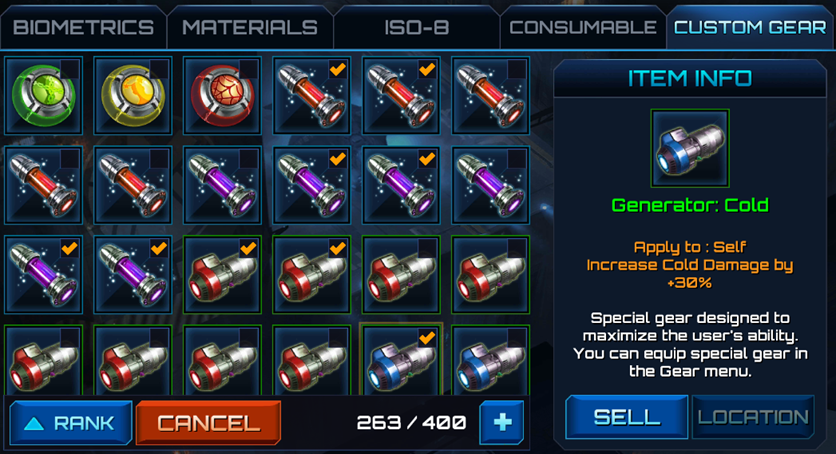Expand inventory with the plus button
The height and width of the screenshot is (454, 836).
(x=502, y=422)
